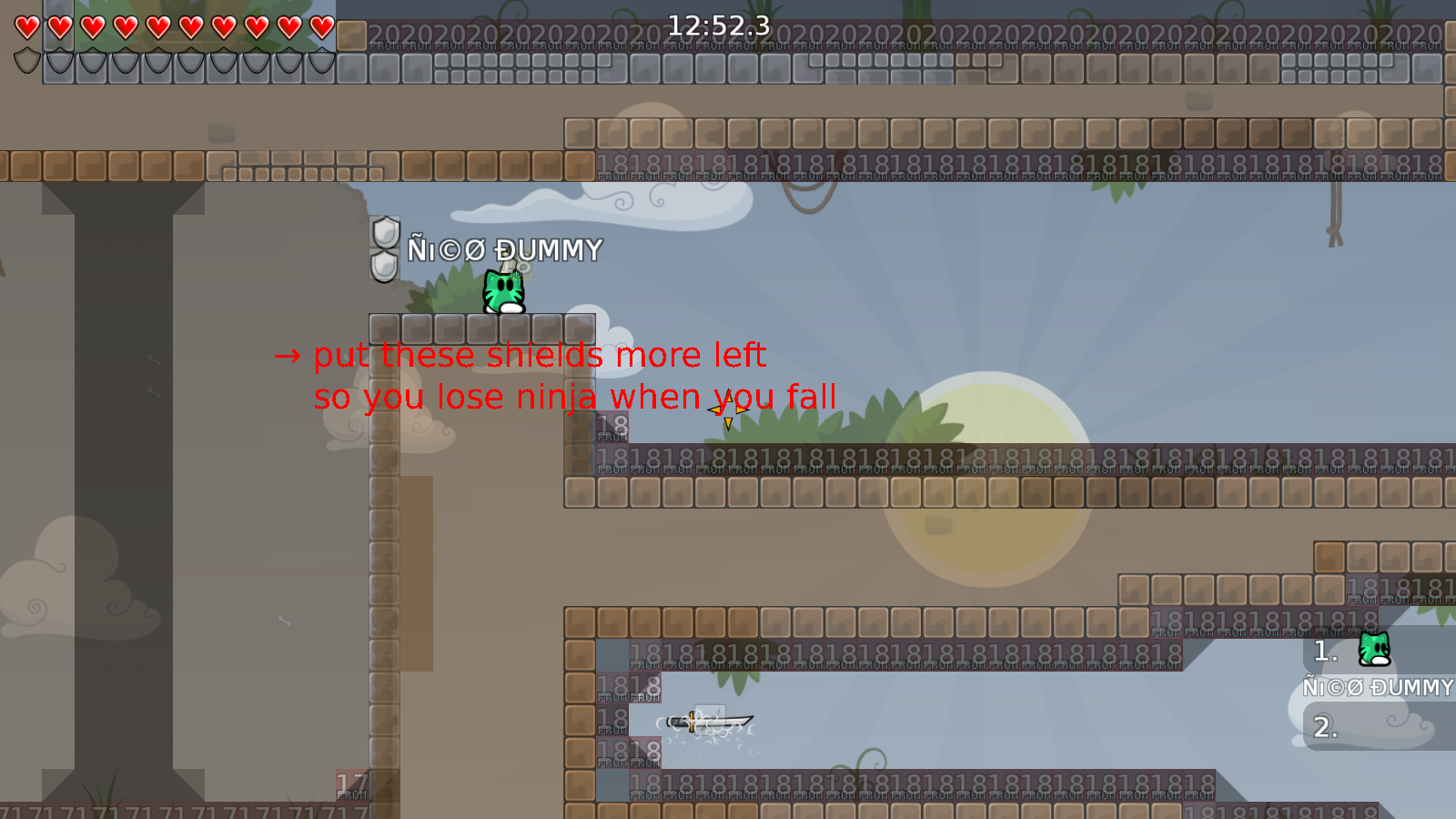The width and height of the screenshot is (1456, 819).
Task: Select the tee avatar on the scoreboard
Action: click(1372, 648)
